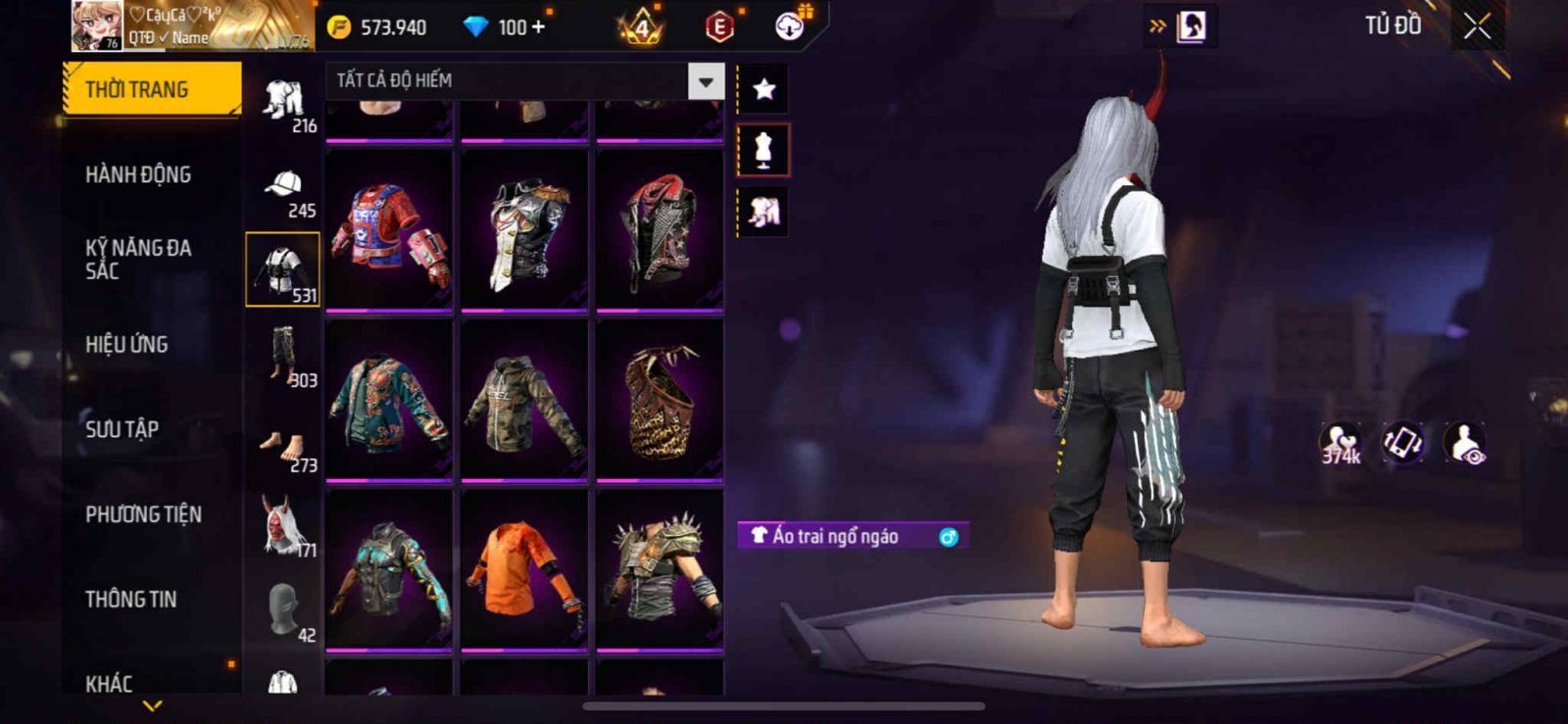Select the Hiệu Ứng tab
The height and width of the screenshot is (724, 1568).
pyautogui.click(x=126, y=344)
